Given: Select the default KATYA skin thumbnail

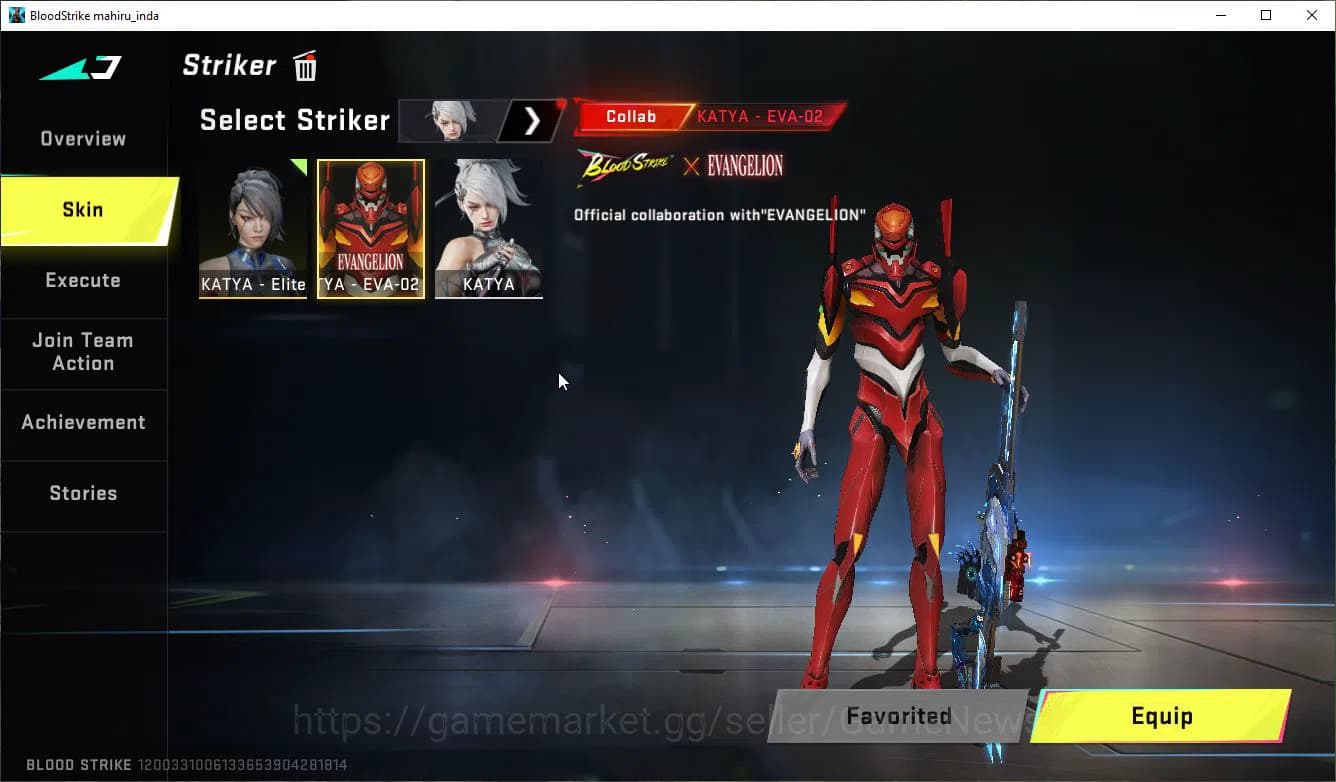Looking at the screenshot, I should point(489,228).
